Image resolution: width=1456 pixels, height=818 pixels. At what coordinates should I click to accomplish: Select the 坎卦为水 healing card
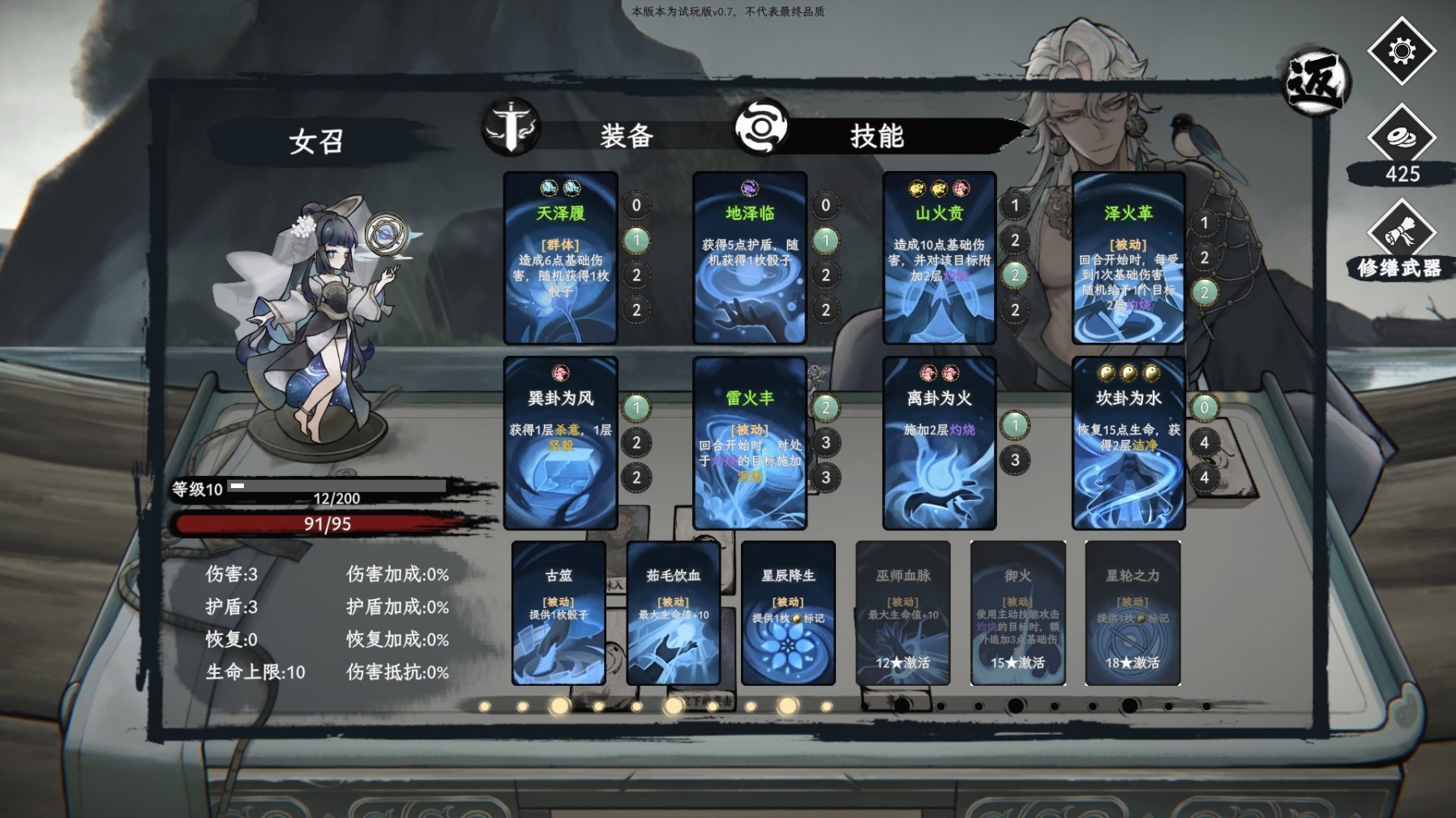pos(1128,443)
